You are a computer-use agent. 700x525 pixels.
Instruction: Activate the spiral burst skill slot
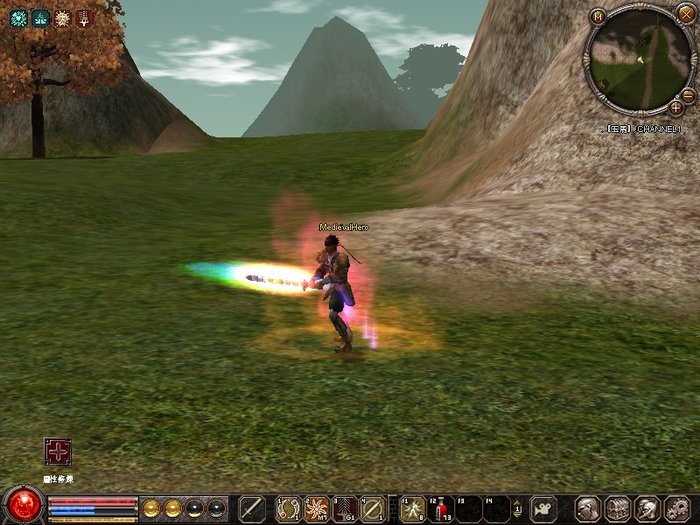(317, 508)
